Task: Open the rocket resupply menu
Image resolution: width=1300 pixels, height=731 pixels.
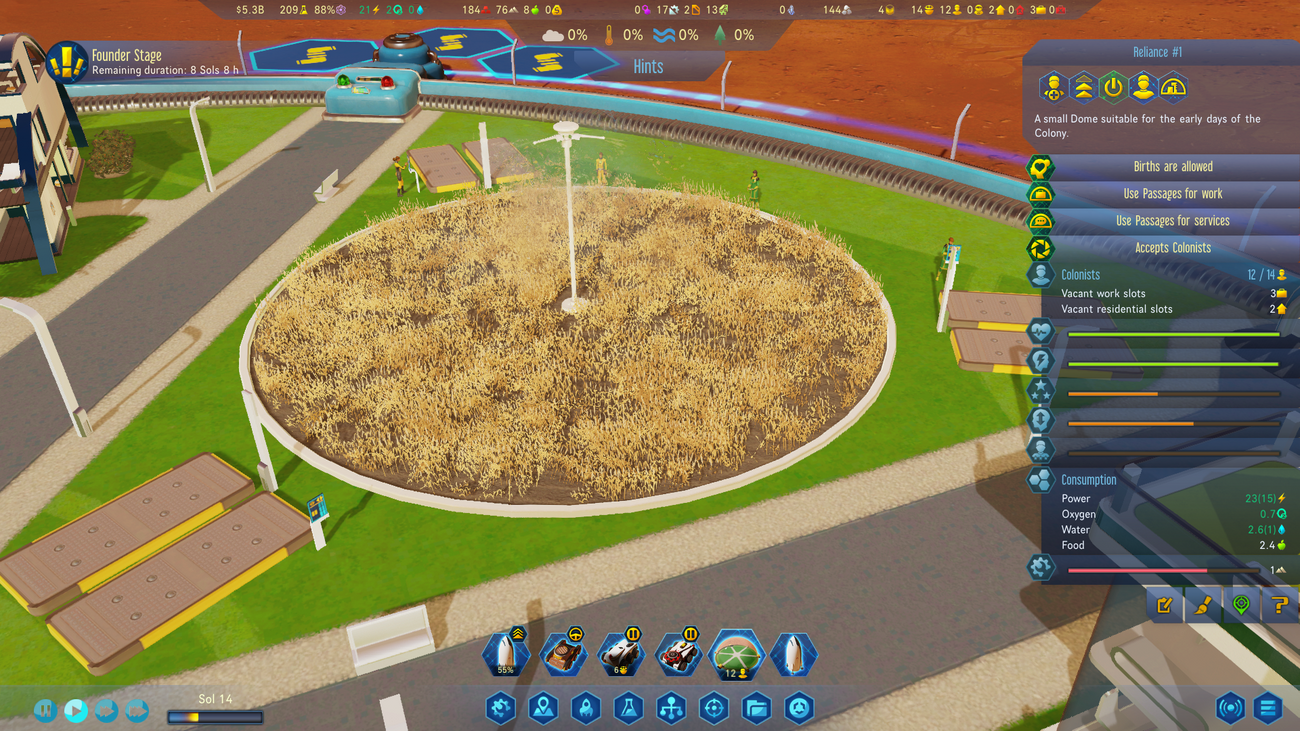Action: coord(585,709)
